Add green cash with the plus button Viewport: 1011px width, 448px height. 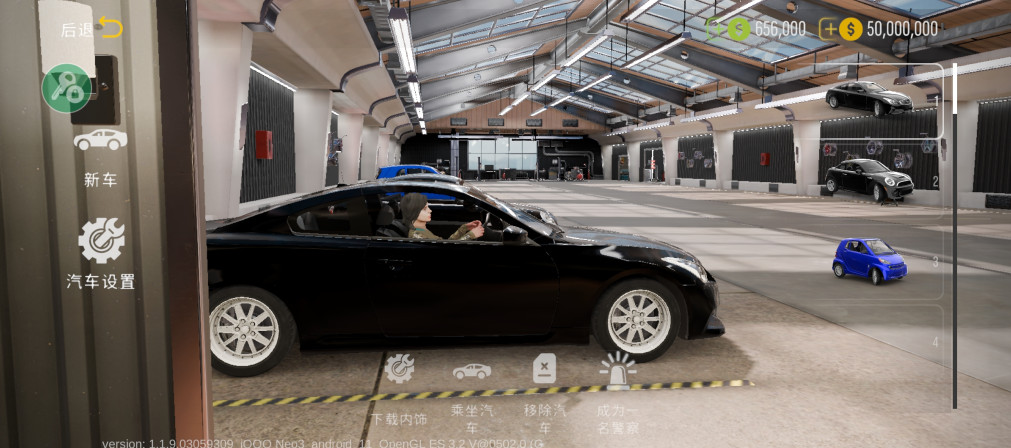tap(716, 29)
